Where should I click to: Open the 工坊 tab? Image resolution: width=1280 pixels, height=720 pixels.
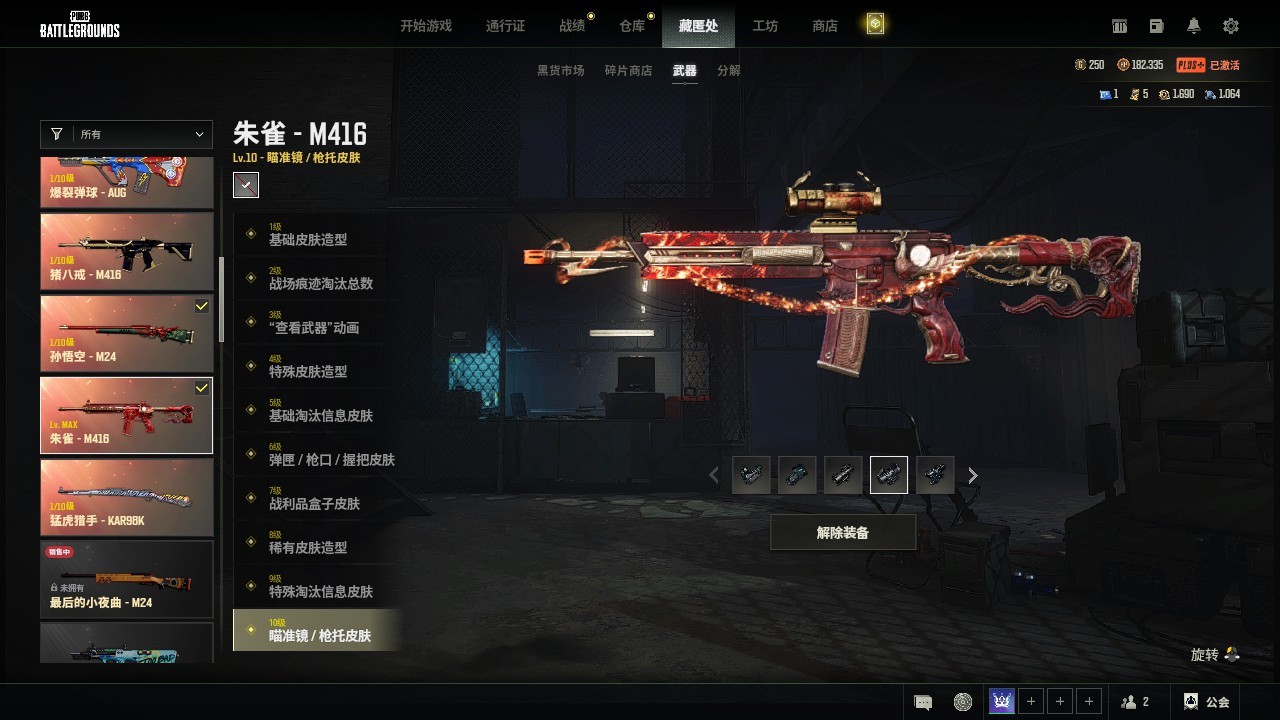(765, 26)
